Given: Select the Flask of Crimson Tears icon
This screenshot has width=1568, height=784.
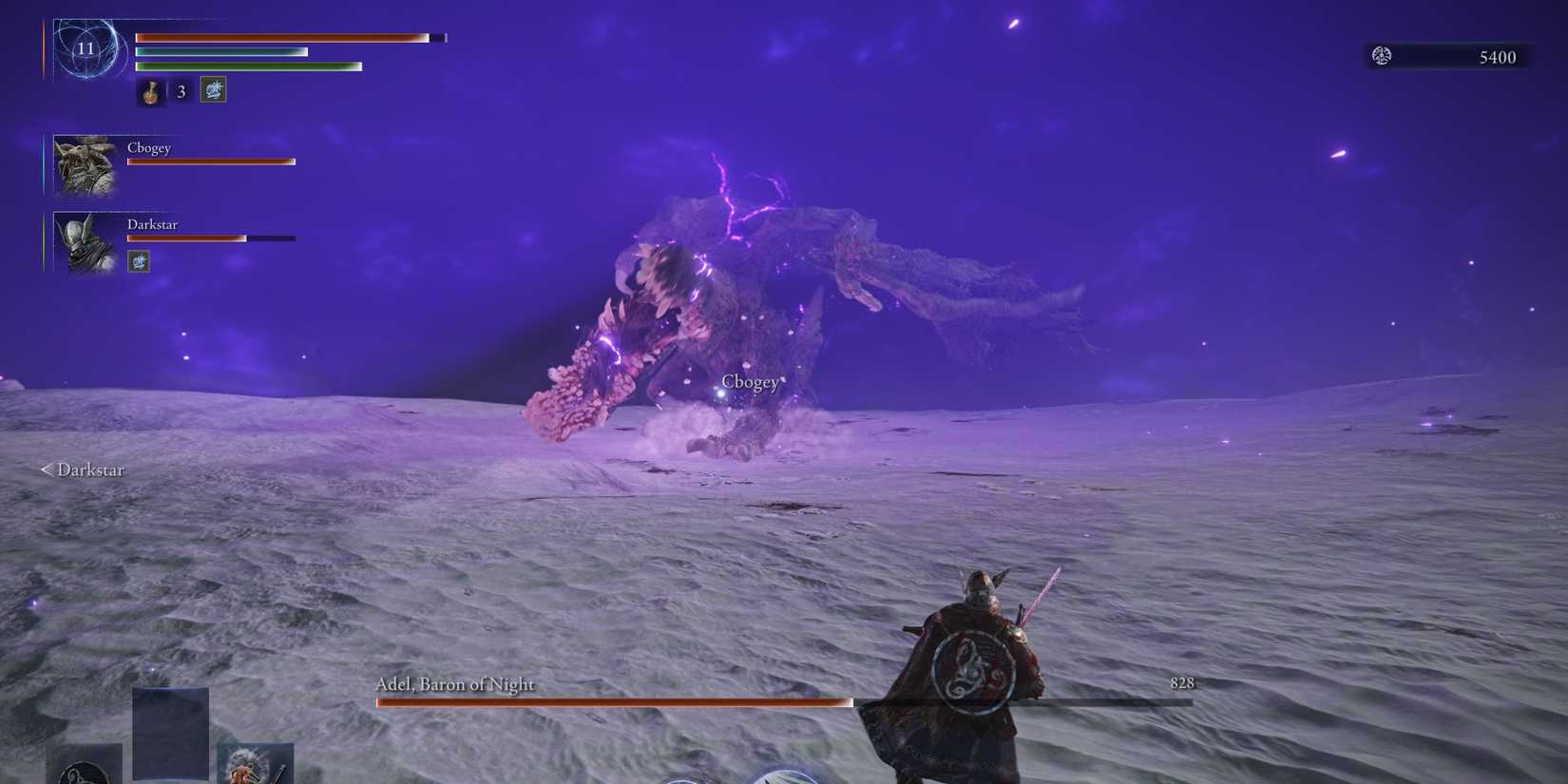Looking at the screenshot, I should tap(150, 91).
